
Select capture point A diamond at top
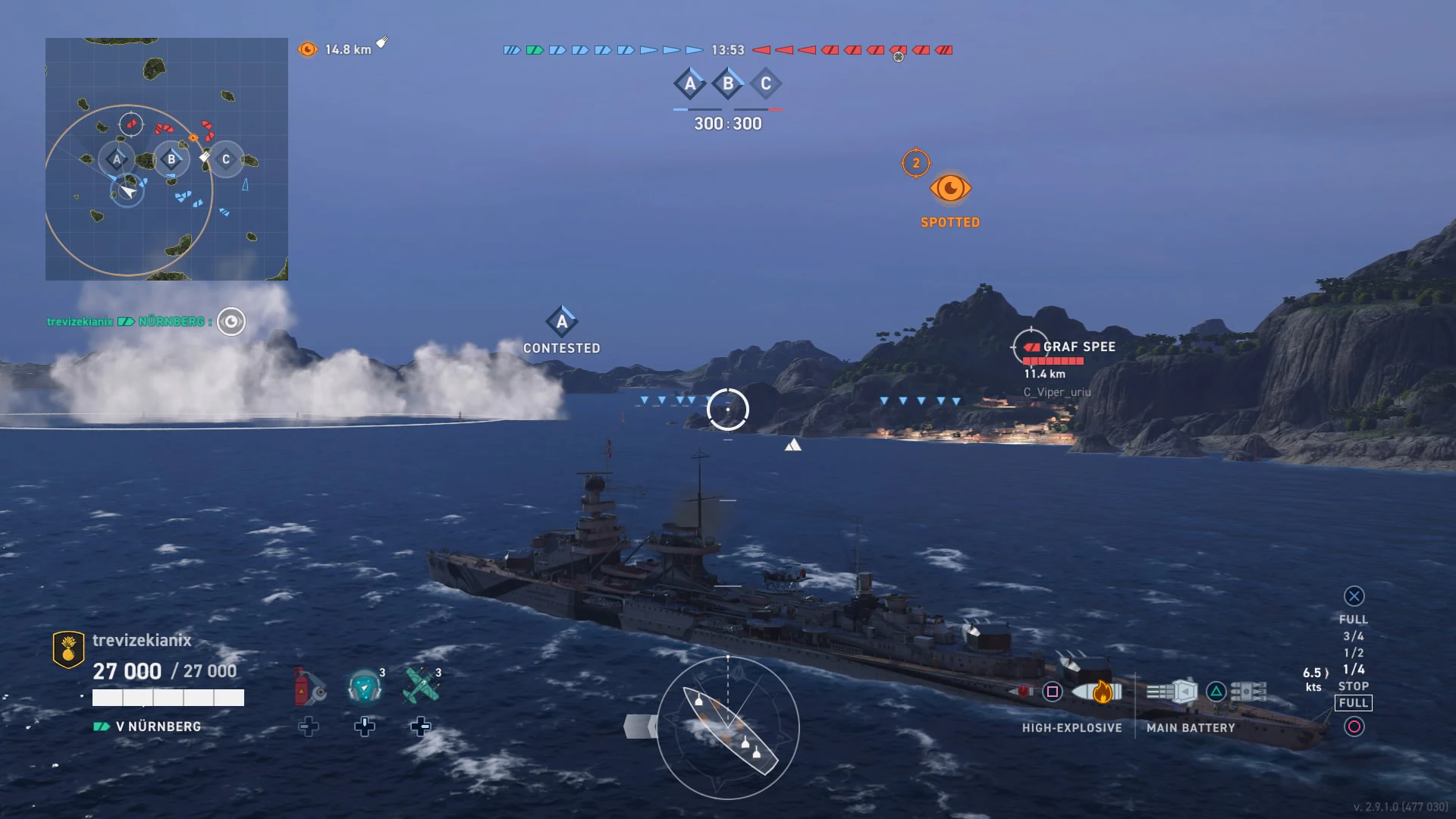click(690, 83)
